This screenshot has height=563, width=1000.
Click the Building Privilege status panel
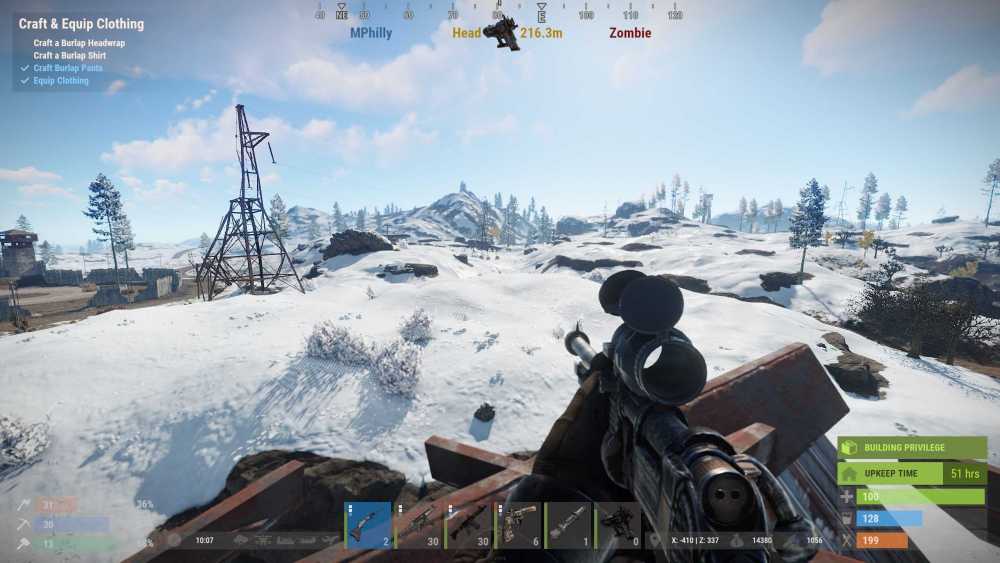tap(912, 448)
